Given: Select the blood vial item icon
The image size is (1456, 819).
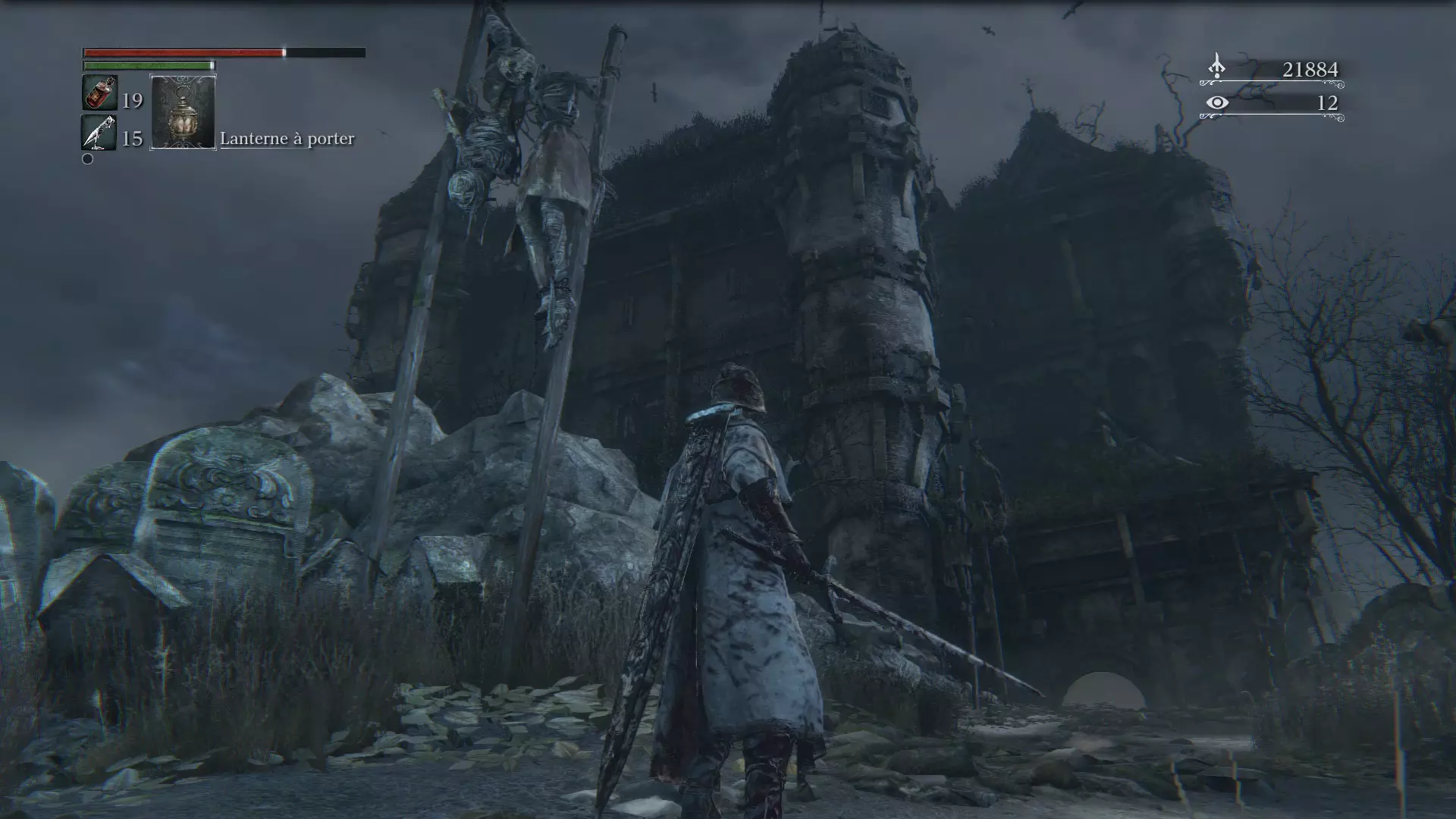Looking at the screenshot, I should [99, 93].
